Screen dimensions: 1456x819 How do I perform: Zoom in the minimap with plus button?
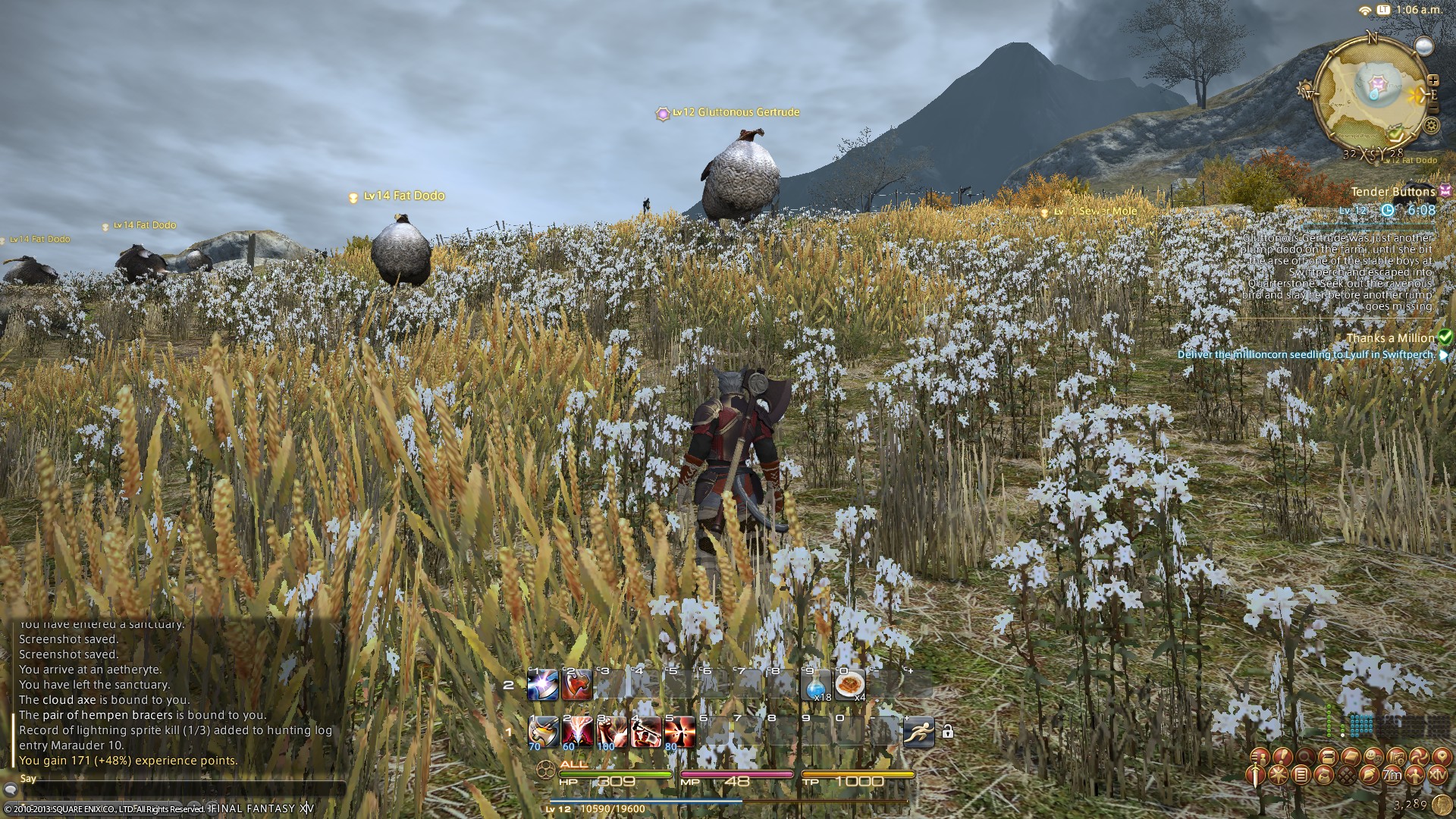click(1432, 80)
